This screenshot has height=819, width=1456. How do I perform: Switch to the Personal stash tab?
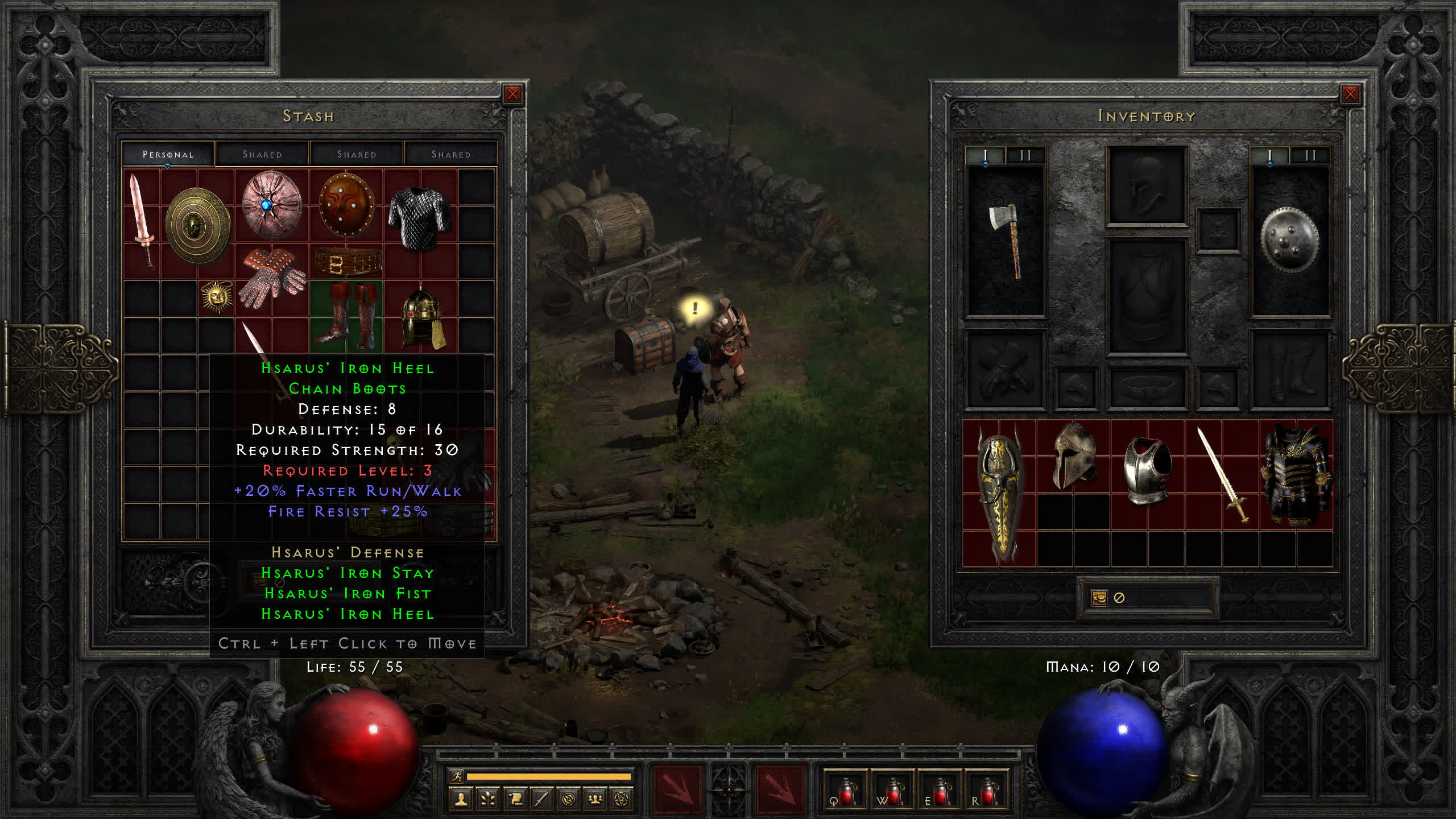tap(168, 154)
